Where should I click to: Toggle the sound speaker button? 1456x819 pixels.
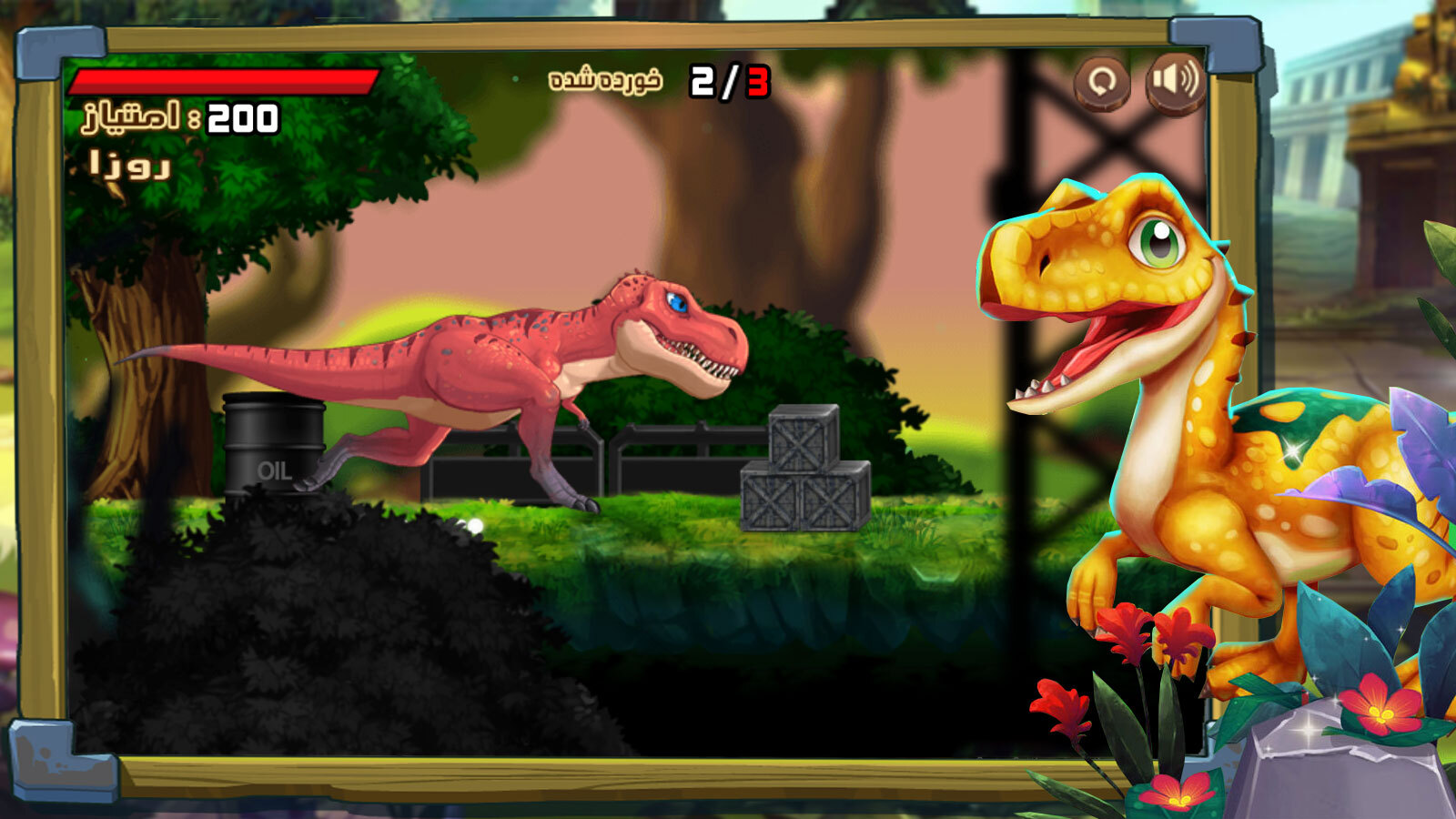click(1175, 81)
